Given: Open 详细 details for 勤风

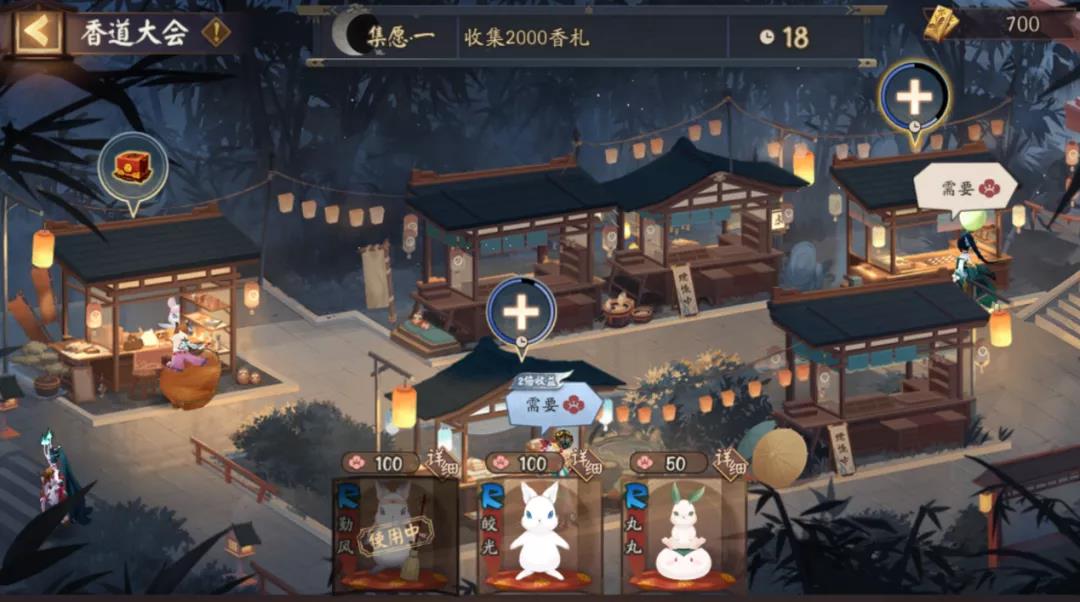Looking at the screenshot, I should 443,459.
